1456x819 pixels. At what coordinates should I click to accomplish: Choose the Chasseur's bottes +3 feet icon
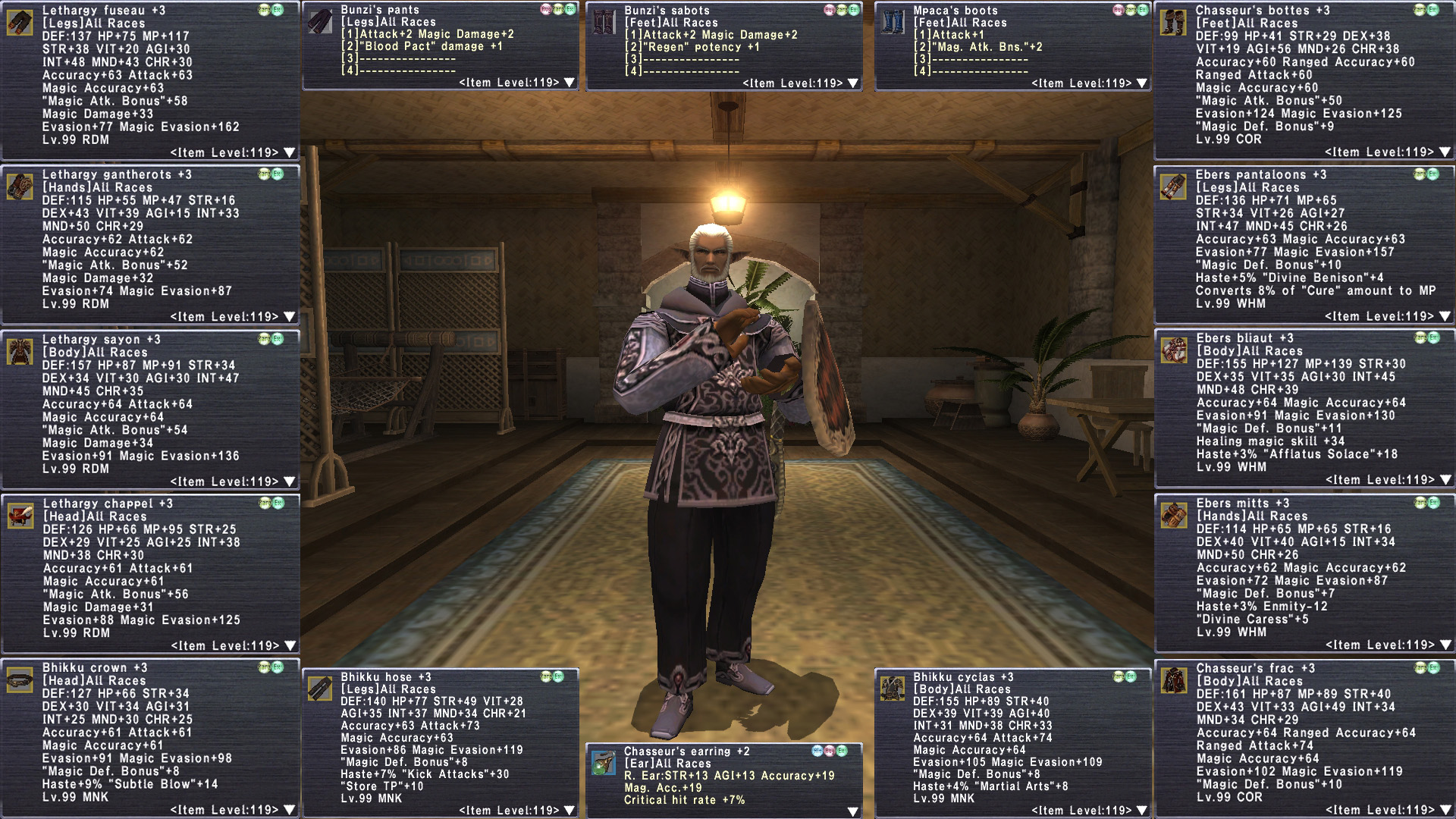pos(1173,22)
